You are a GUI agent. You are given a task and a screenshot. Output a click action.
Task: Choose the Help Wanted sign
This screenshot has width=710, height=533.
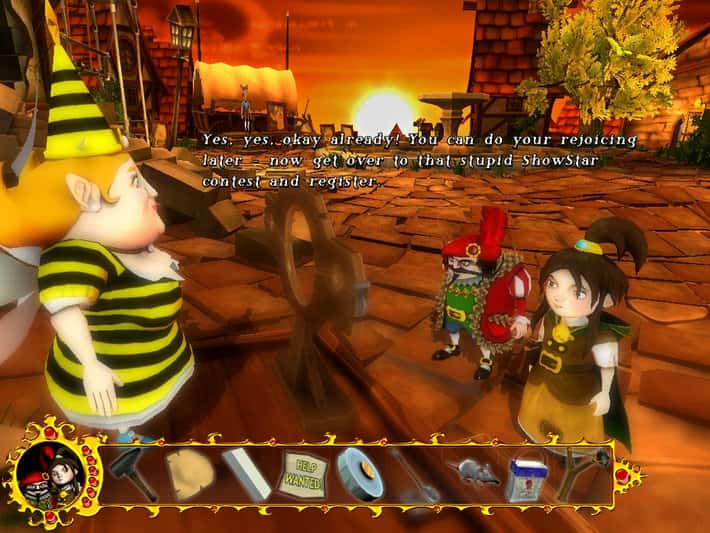click(301, 470)
